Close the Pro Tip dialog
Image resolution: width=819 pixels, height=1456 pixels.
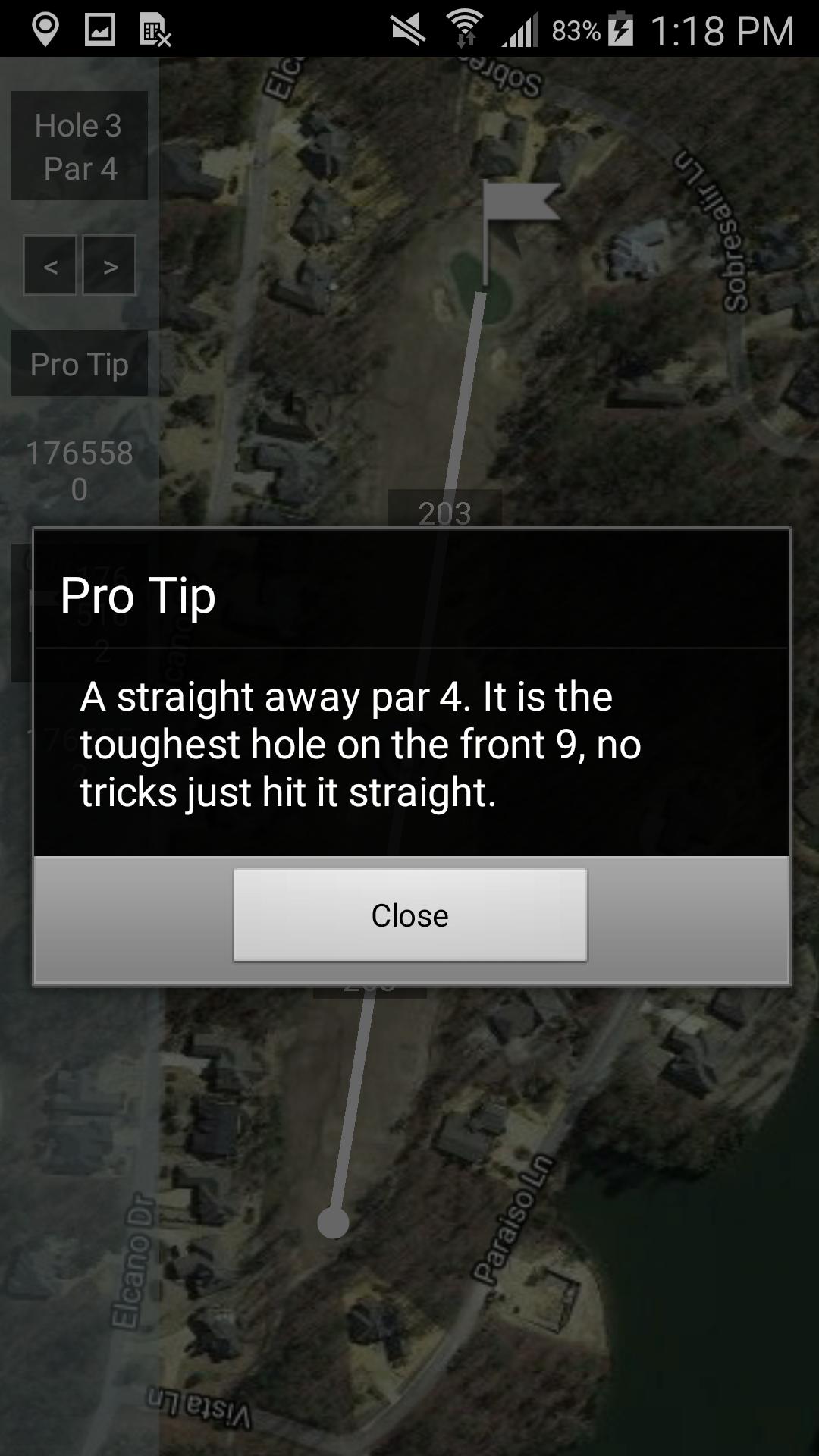(x=409, y=915)
